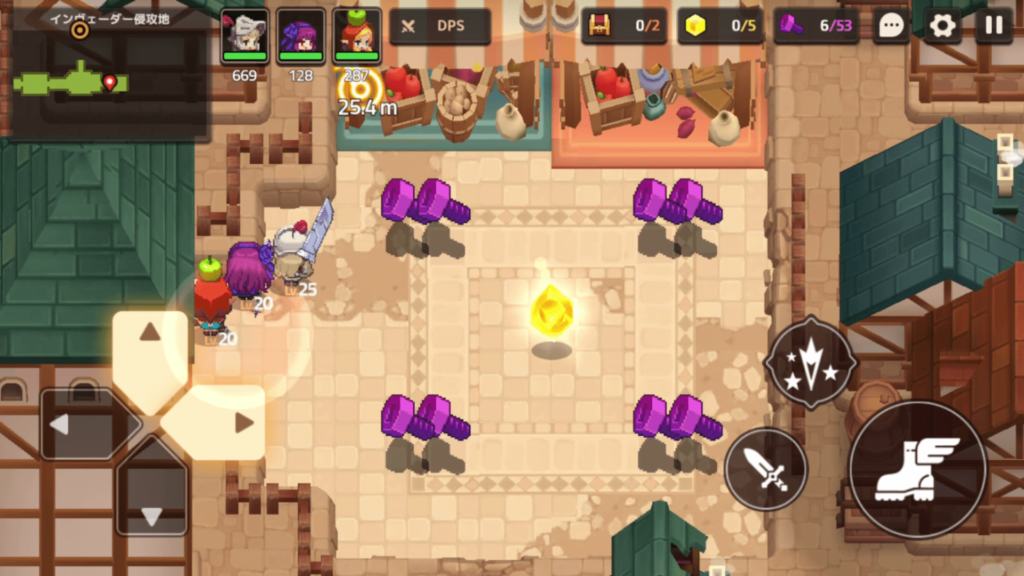Toggle the DPS meter button

440,27
